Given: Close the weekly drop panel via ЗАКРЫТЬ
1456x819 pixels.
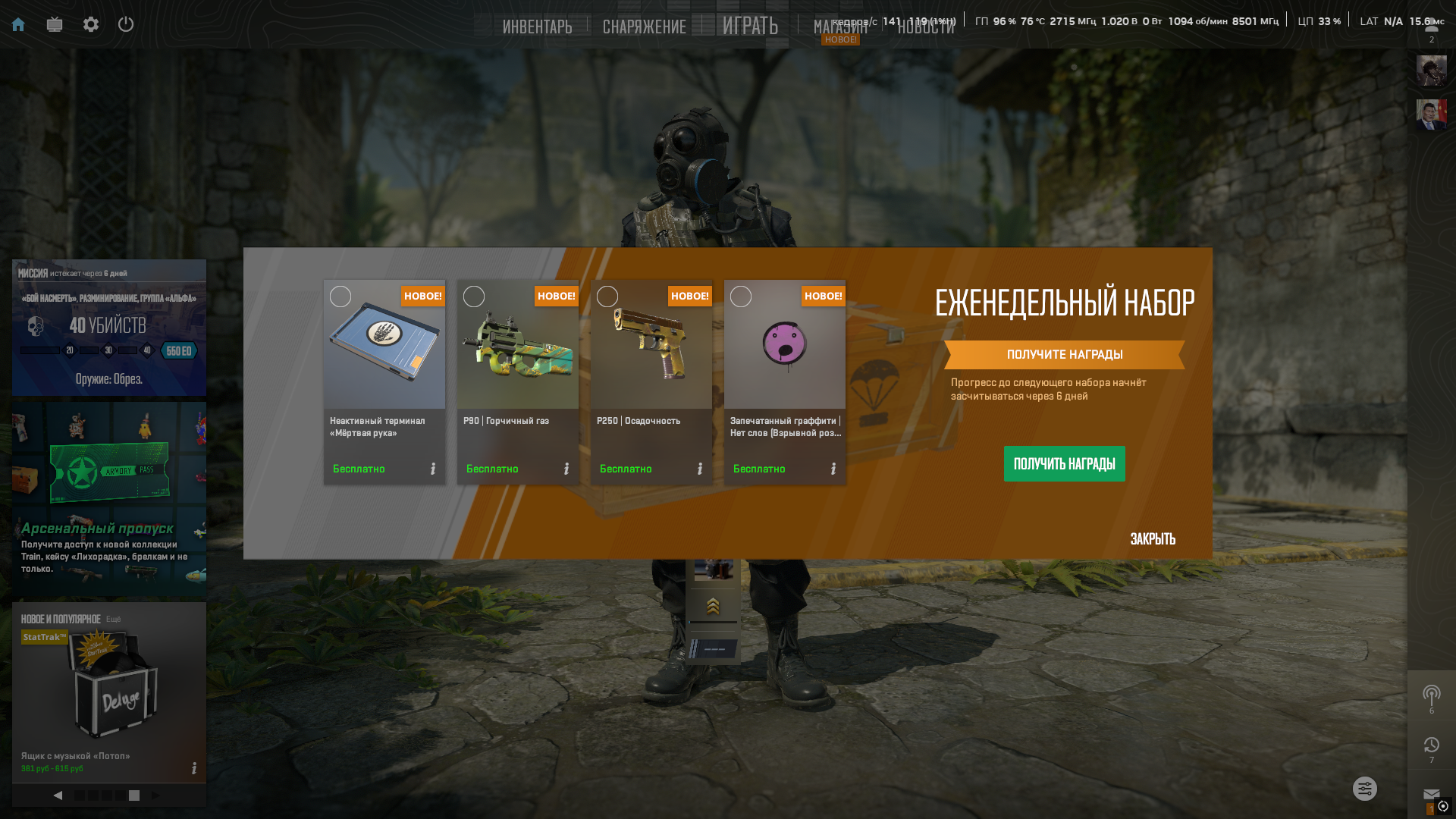Looking at the screenshot, I should tap(1153, 539).
